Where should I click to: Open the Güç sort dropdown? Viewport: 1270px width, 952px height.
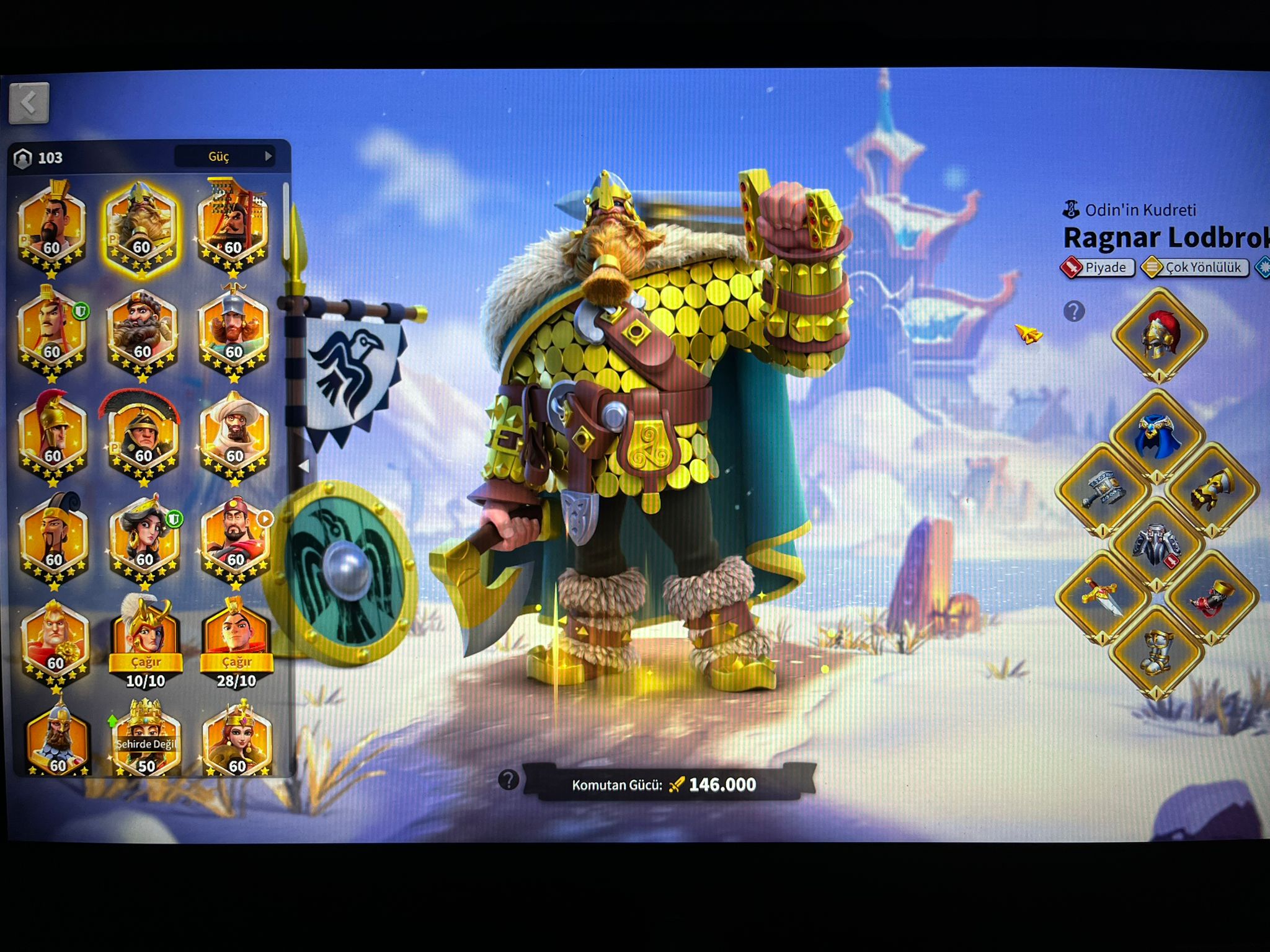224,156
